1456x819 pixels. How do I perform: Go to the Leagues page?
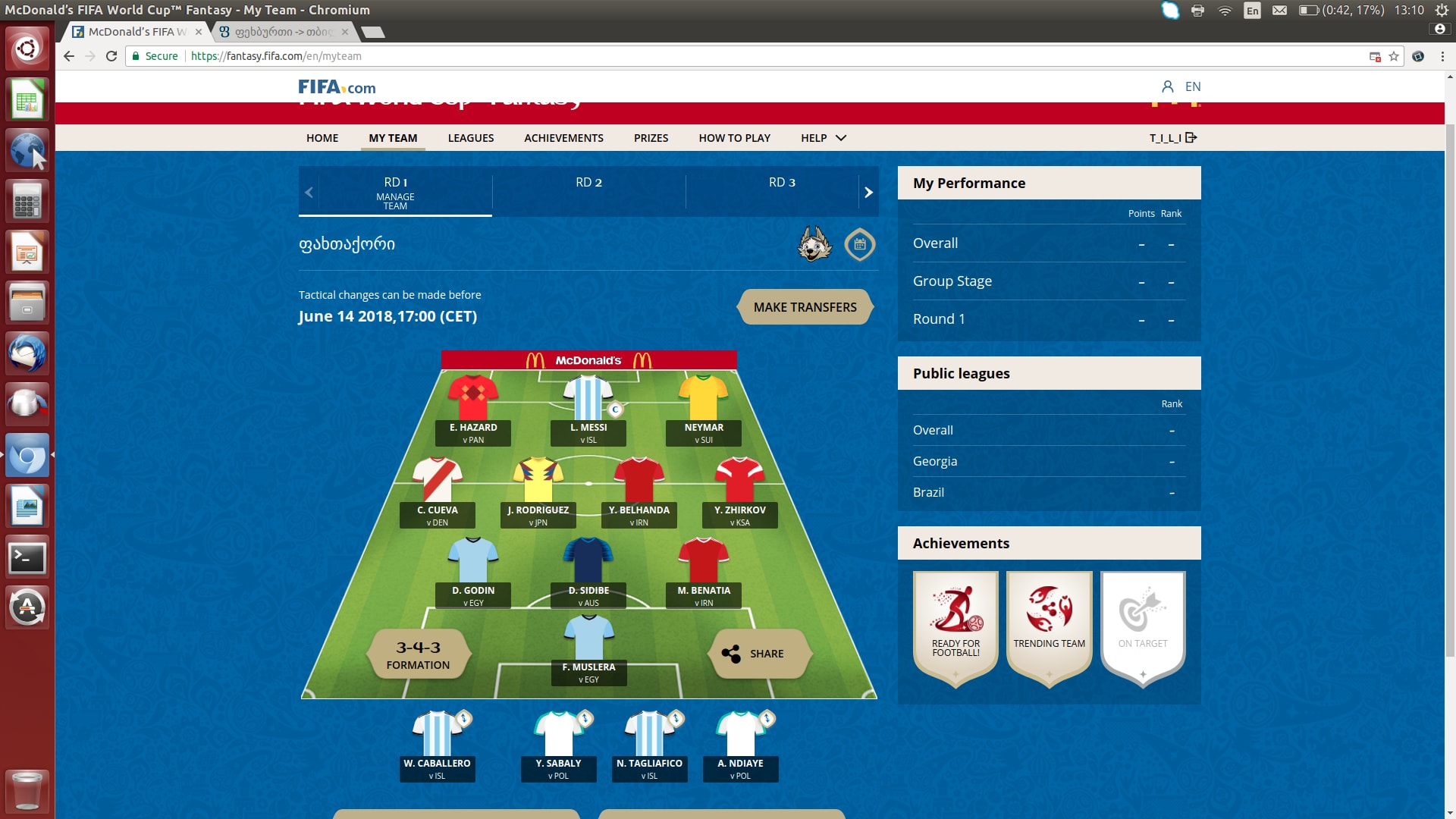point(470,138)
